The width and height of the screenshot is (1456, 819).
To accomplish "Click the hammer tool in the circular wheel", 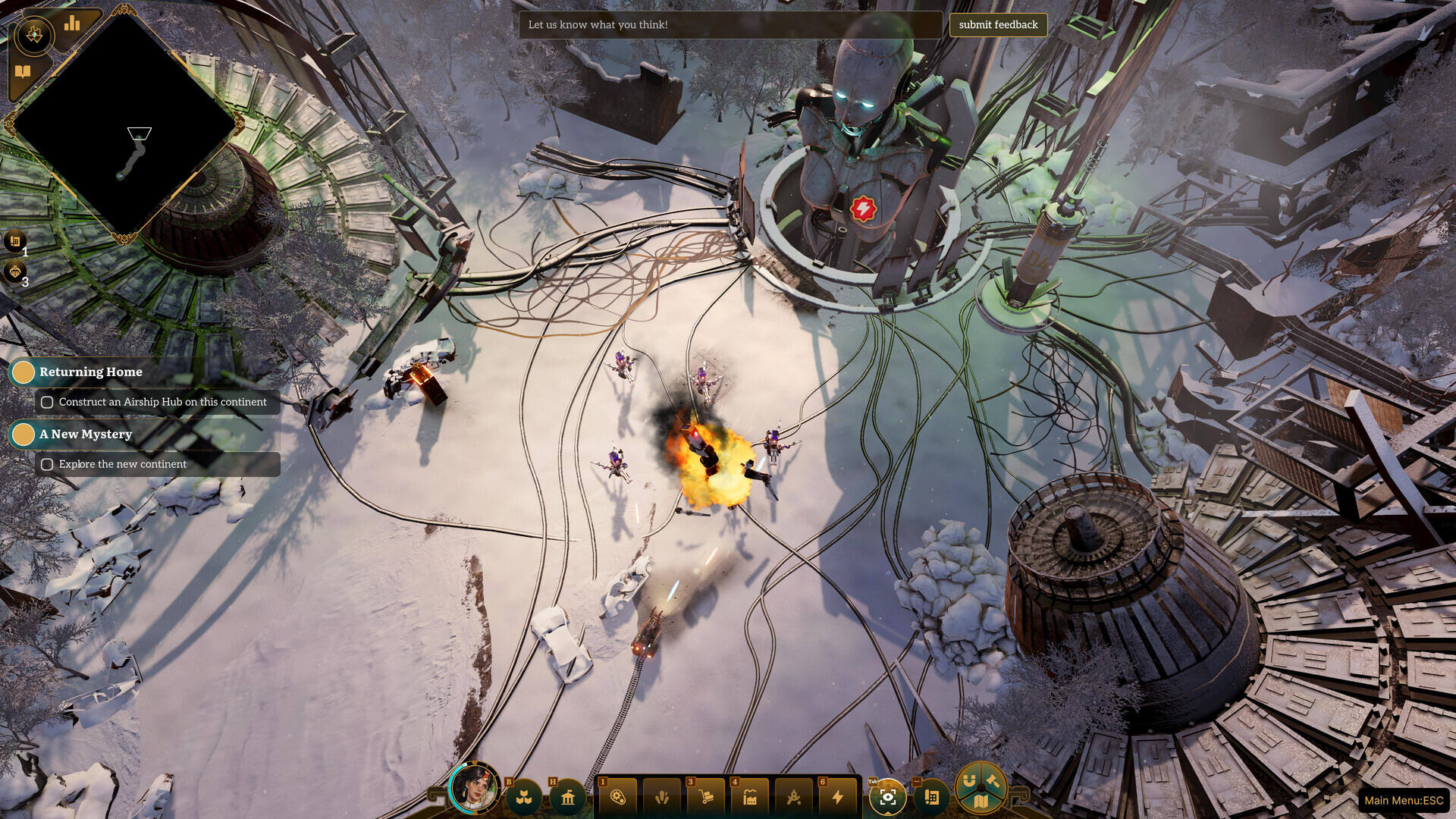I will (993, 780).
